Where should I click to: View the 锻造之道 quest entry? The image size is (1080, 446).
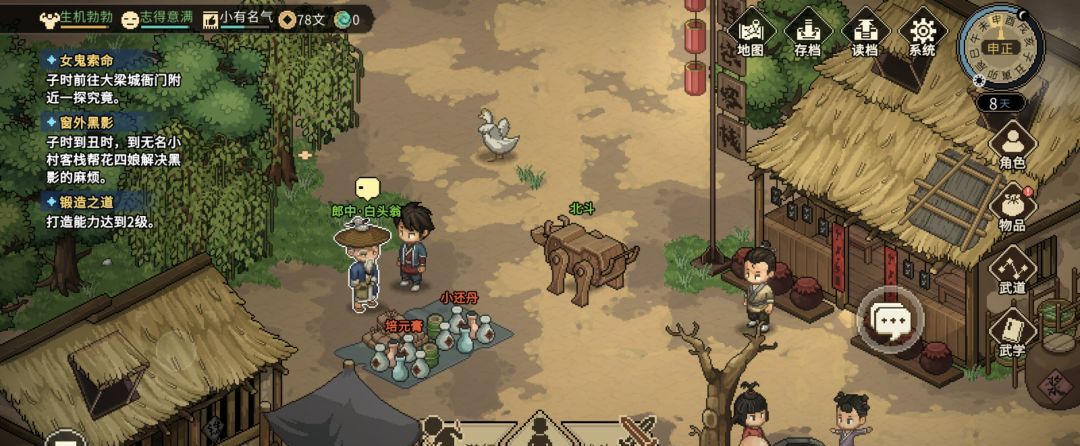tap(87, 202)
